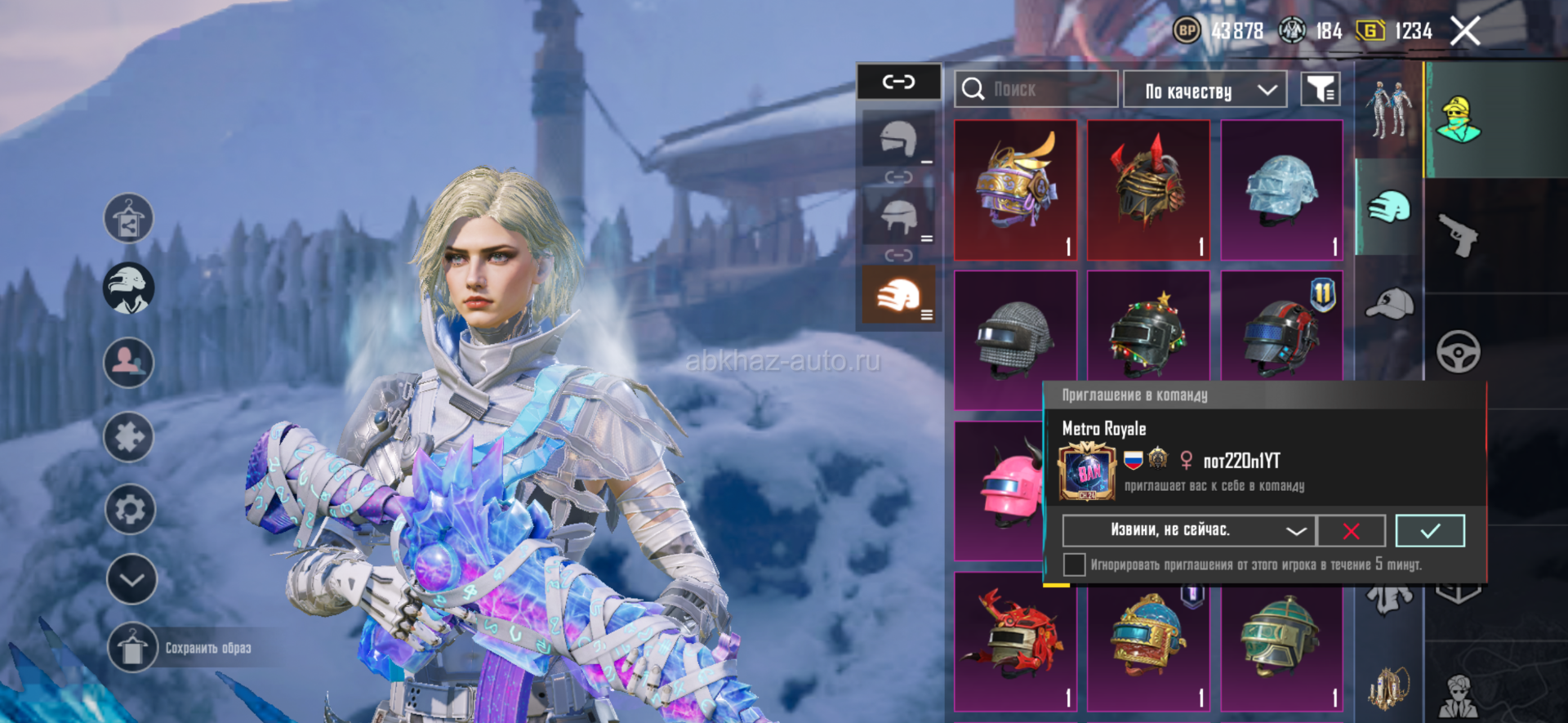Image resolution: width=1568 pixels, height=723 pixels.
Task: Accept the team invitation with the checkmark
Action: (1429, 531)
